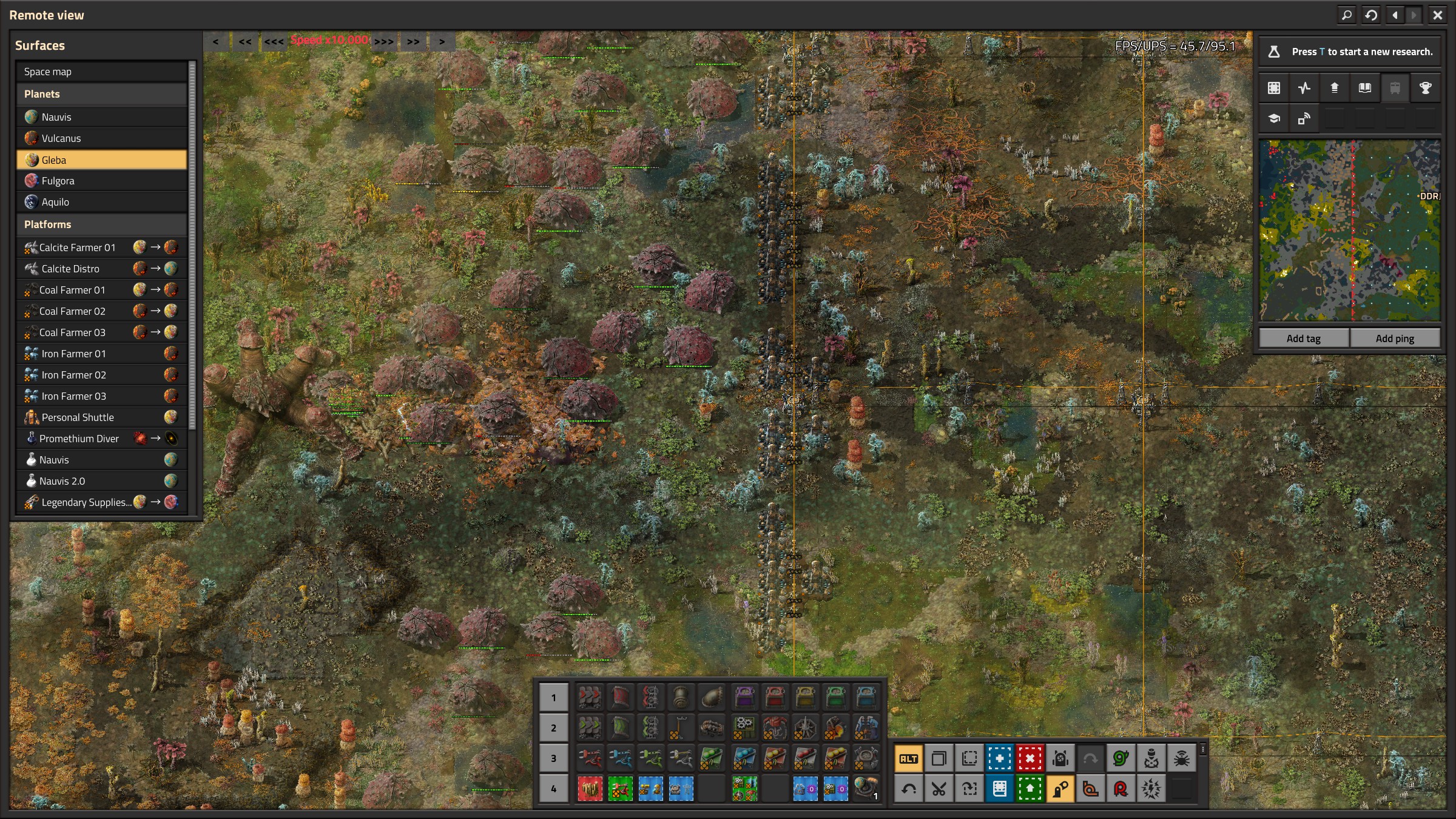Select the scissors cut tool
The image size is (1456, 819).
939,789
